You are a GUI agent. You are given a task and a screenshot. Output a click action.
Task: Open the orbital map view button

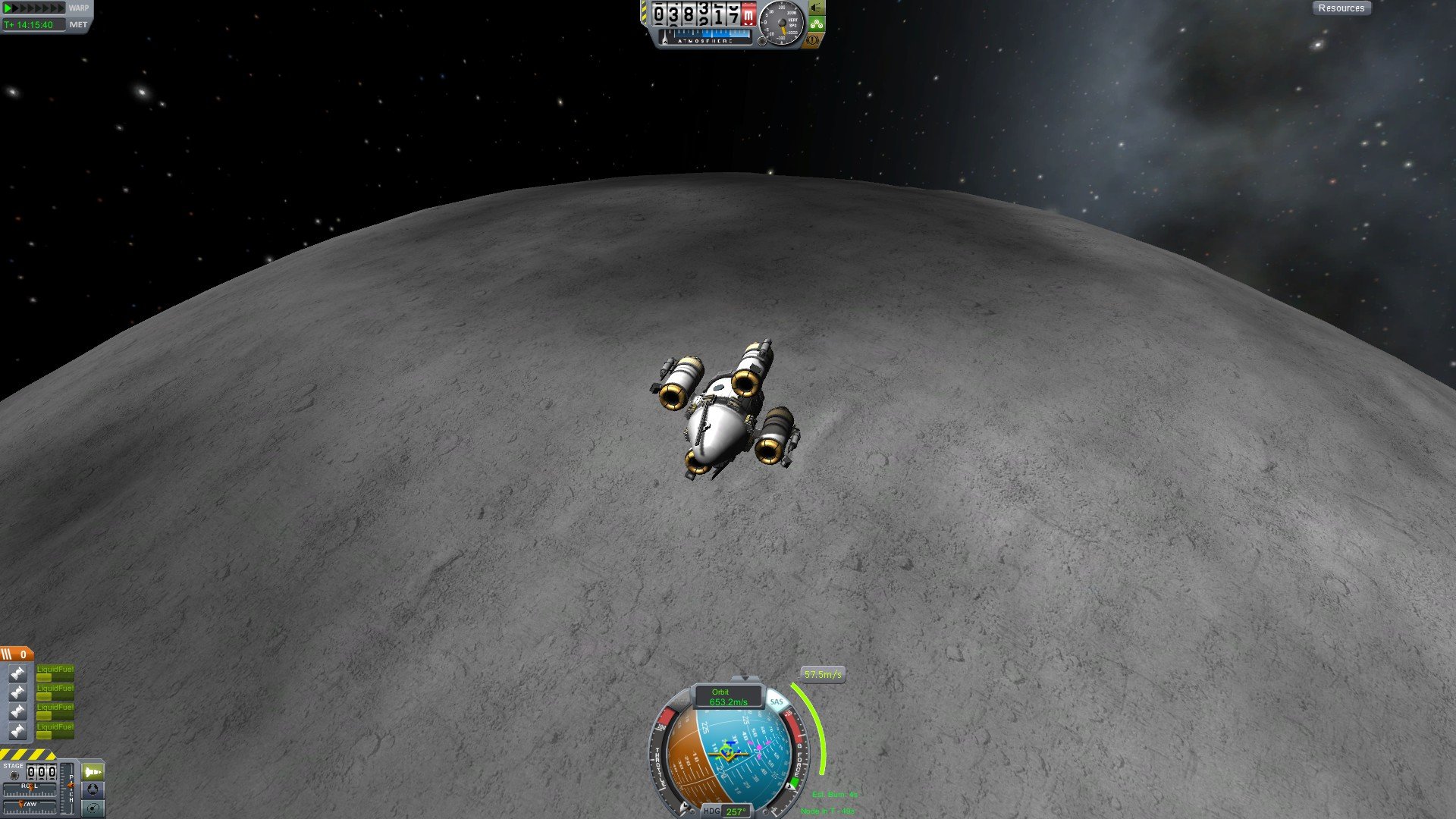click(x=93, y=808)
